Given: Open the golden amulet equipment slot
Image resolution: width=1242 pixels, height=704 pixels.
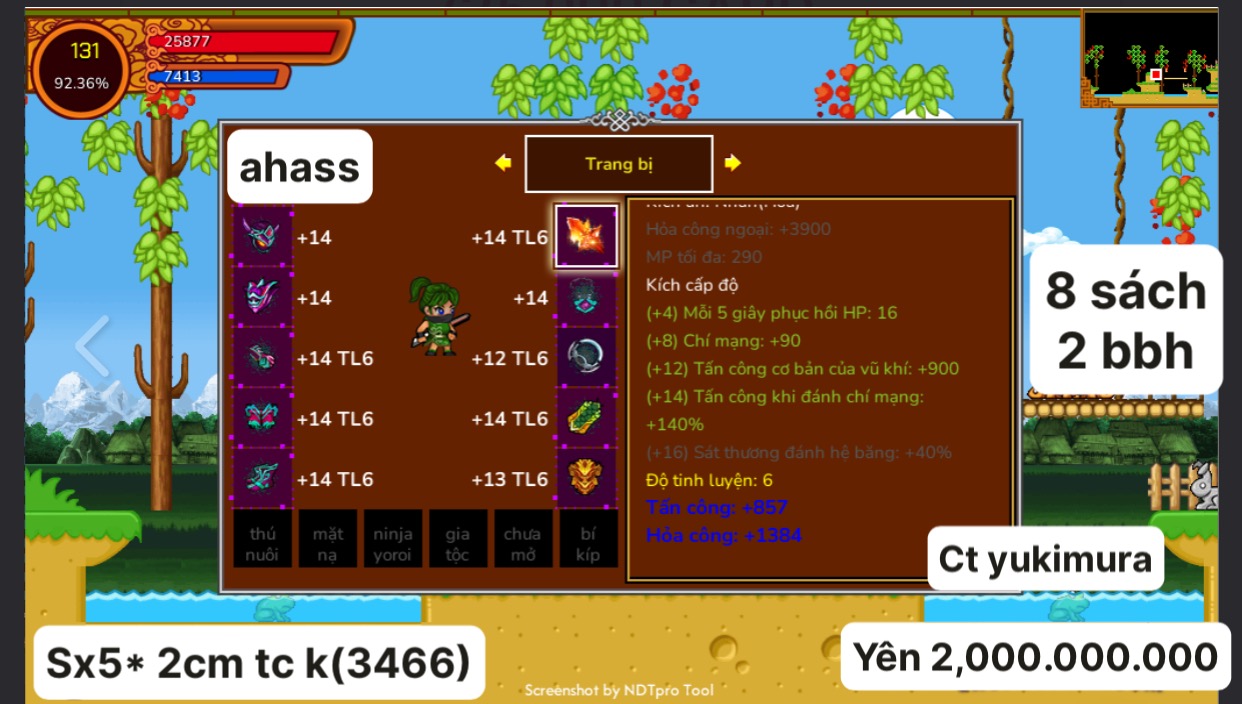Looking at the screenshot, I should click(586, 478).
